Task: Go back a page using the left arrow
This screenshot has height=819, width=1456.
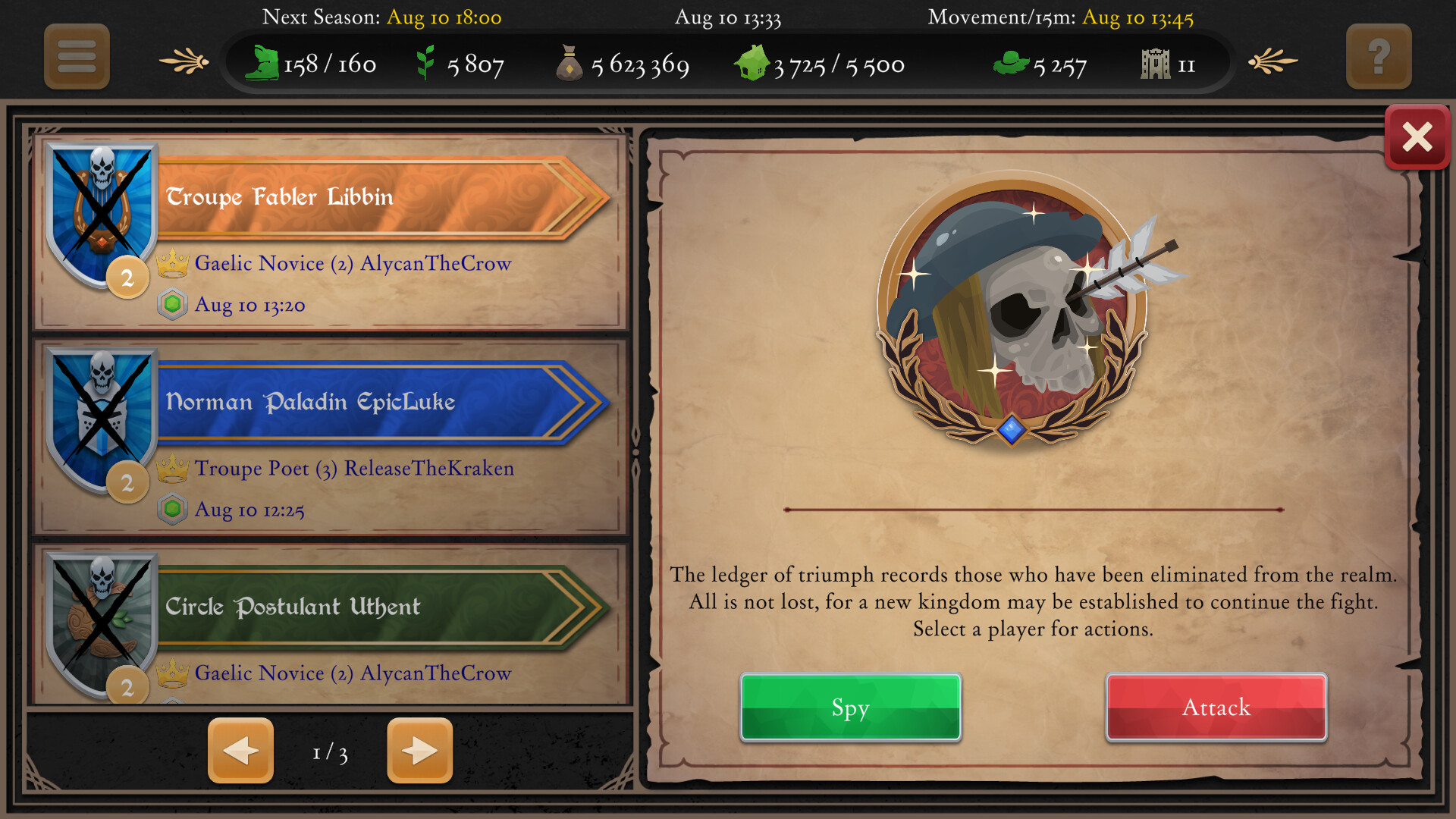Action: pyautogui.click(x=240, y=751)
